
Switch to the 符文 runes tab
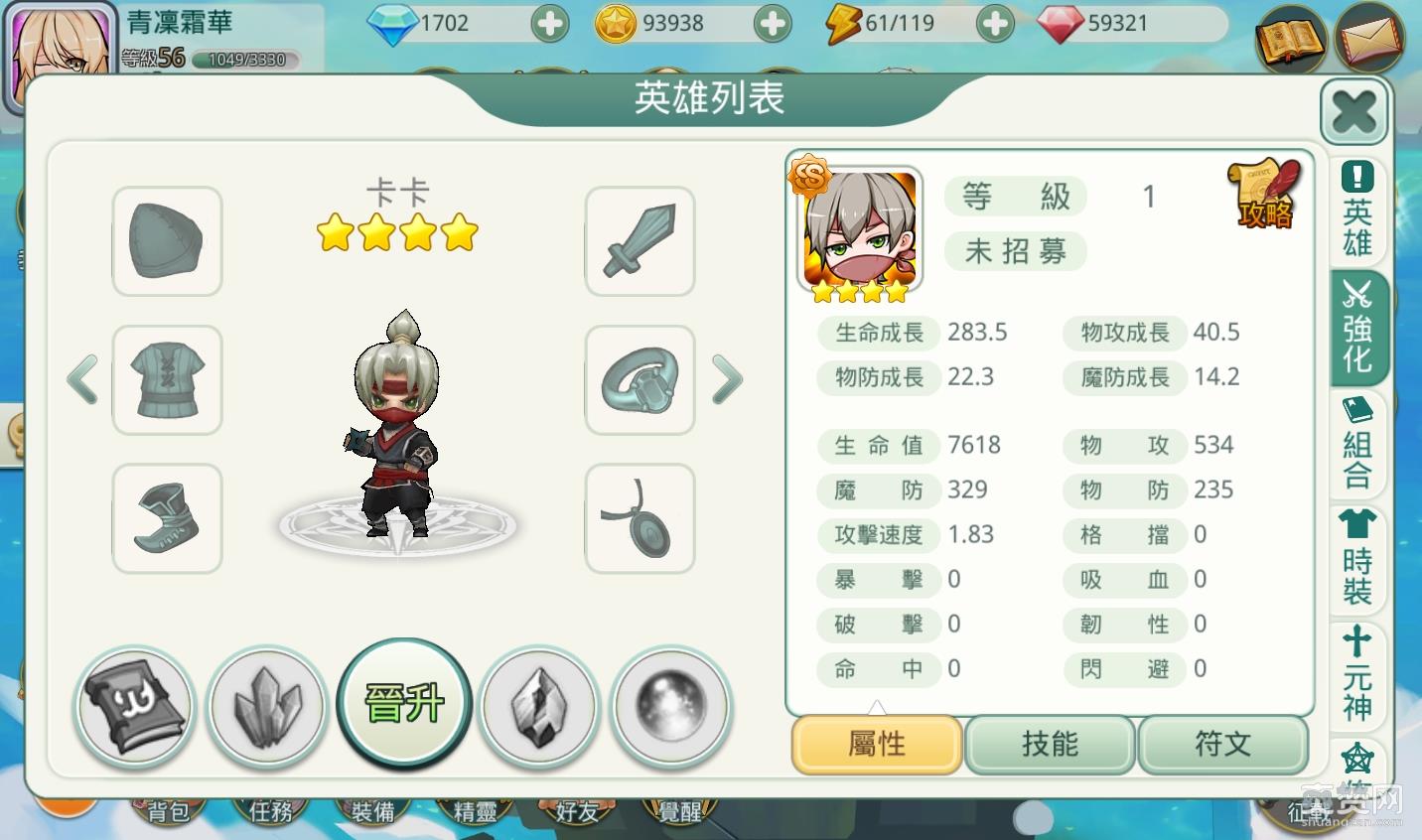pos(1223,745)
